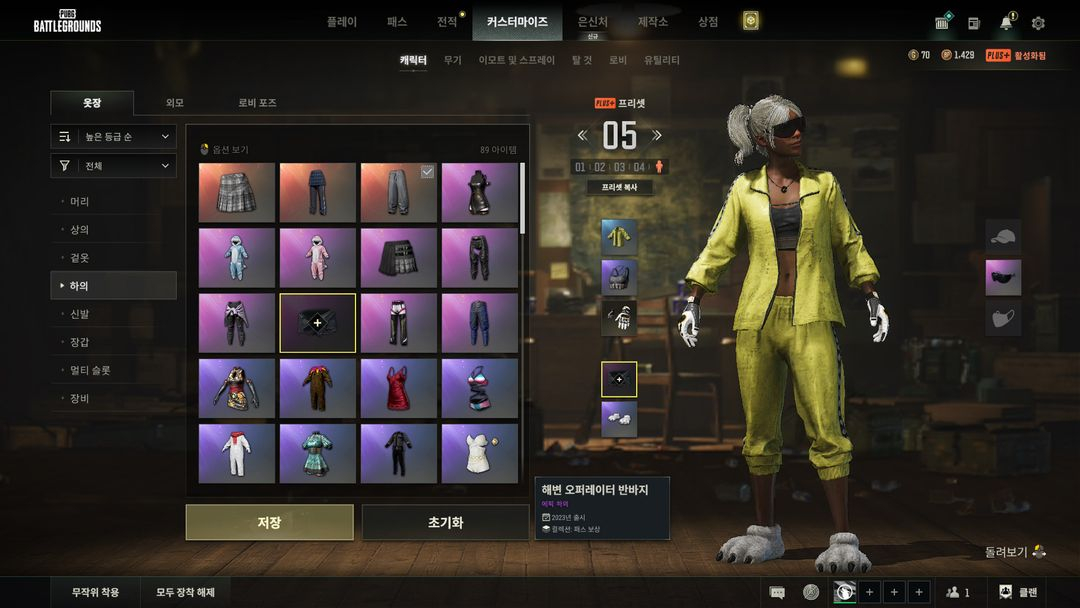
Task: Open the 플레이 menu
Action: [x=341, y=21]
